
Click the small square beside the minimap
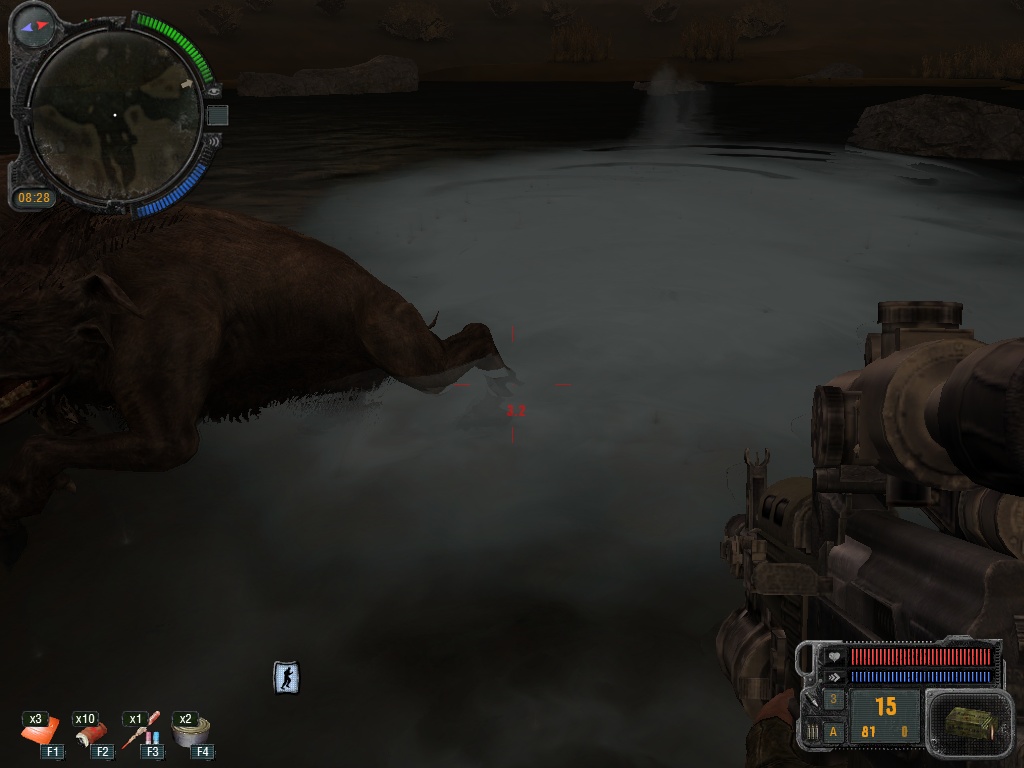tap(217, 116)
